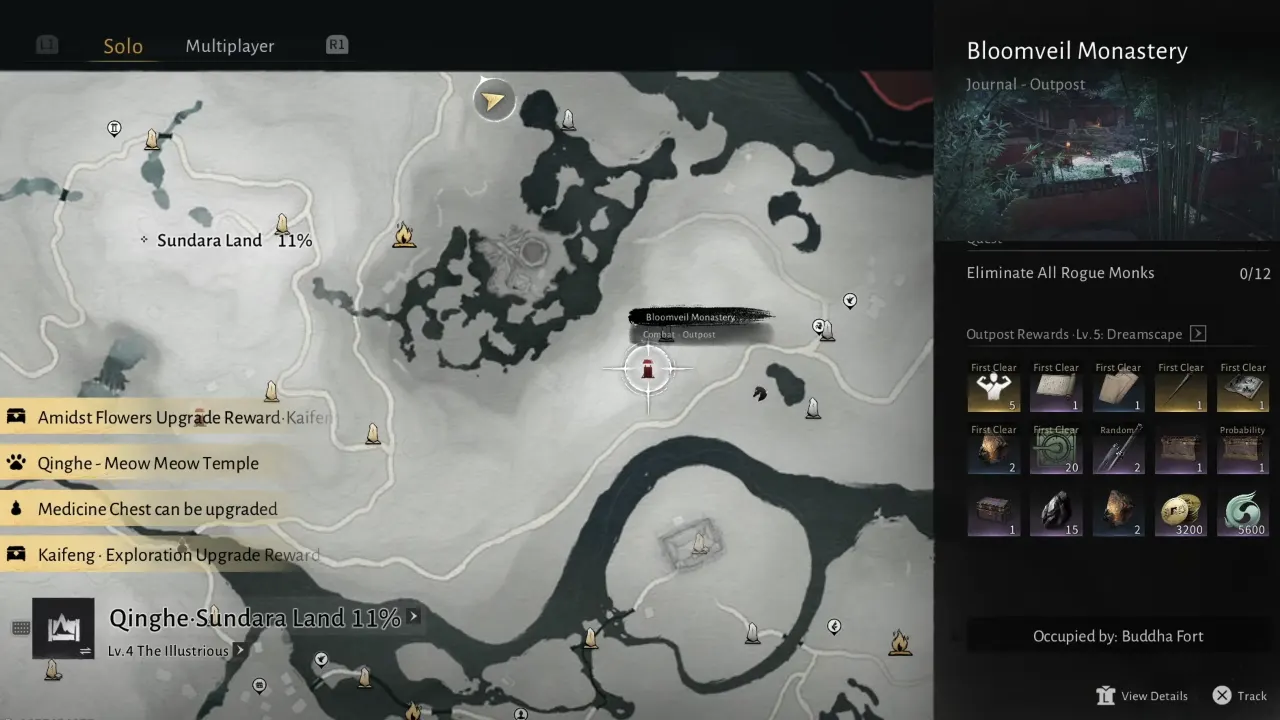Open Qinghe Sundara Land exploration progress
1280x720 pixels.
tap(255, 619)
